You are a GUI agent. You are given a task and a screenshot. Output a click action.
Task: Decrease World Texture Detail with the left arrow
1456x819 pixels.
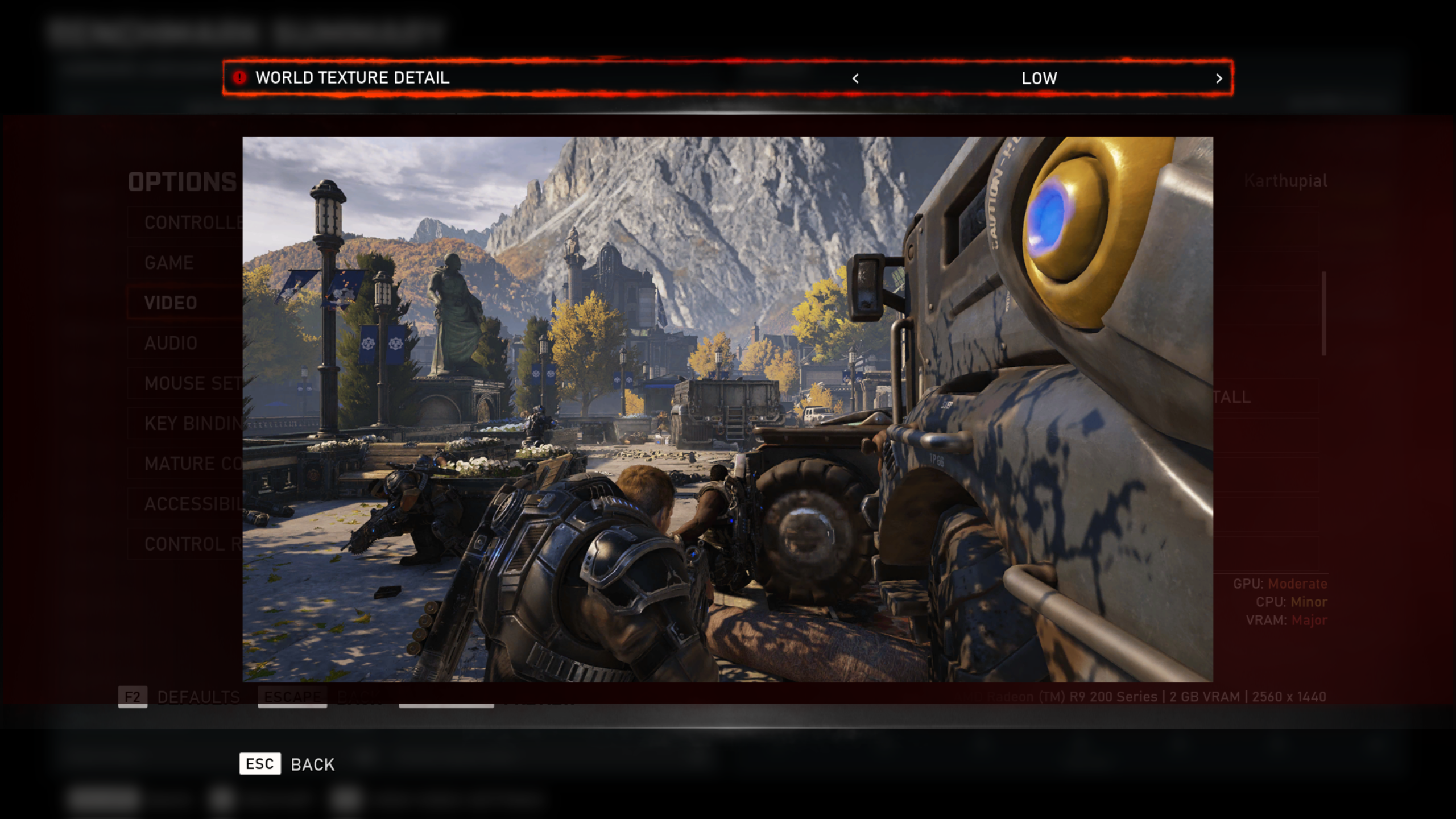coord(855,78)
